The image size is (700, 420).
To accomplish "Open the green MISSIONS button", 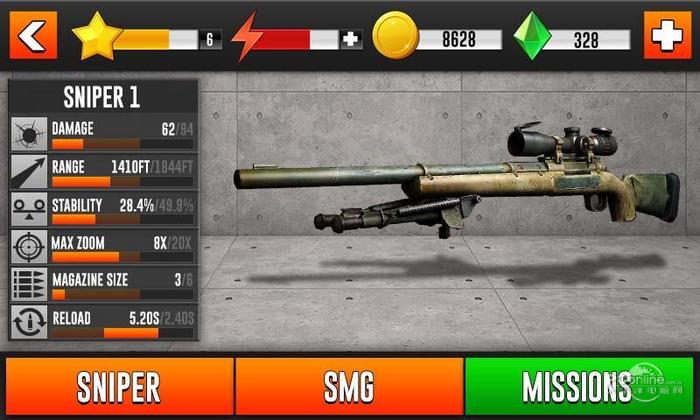I will (x=578, y=387).
